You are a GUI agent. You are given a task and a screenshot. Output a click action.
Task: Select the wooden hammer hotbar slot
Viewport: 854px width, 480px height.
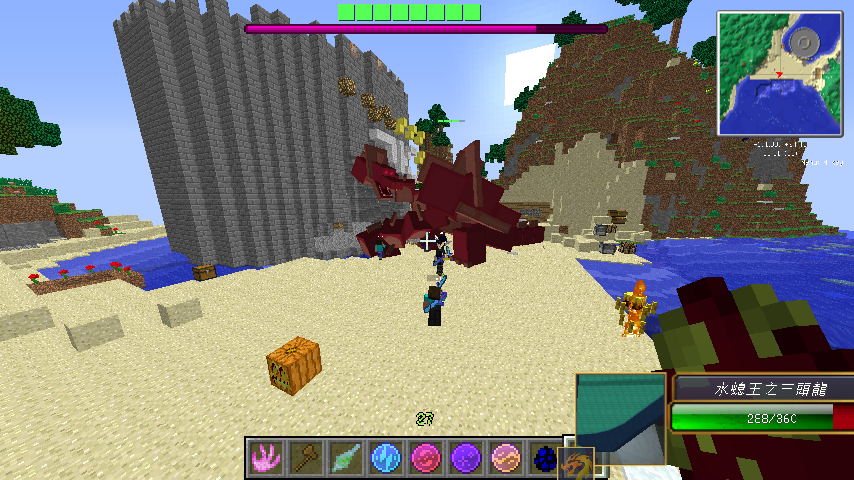click(305, 458)
